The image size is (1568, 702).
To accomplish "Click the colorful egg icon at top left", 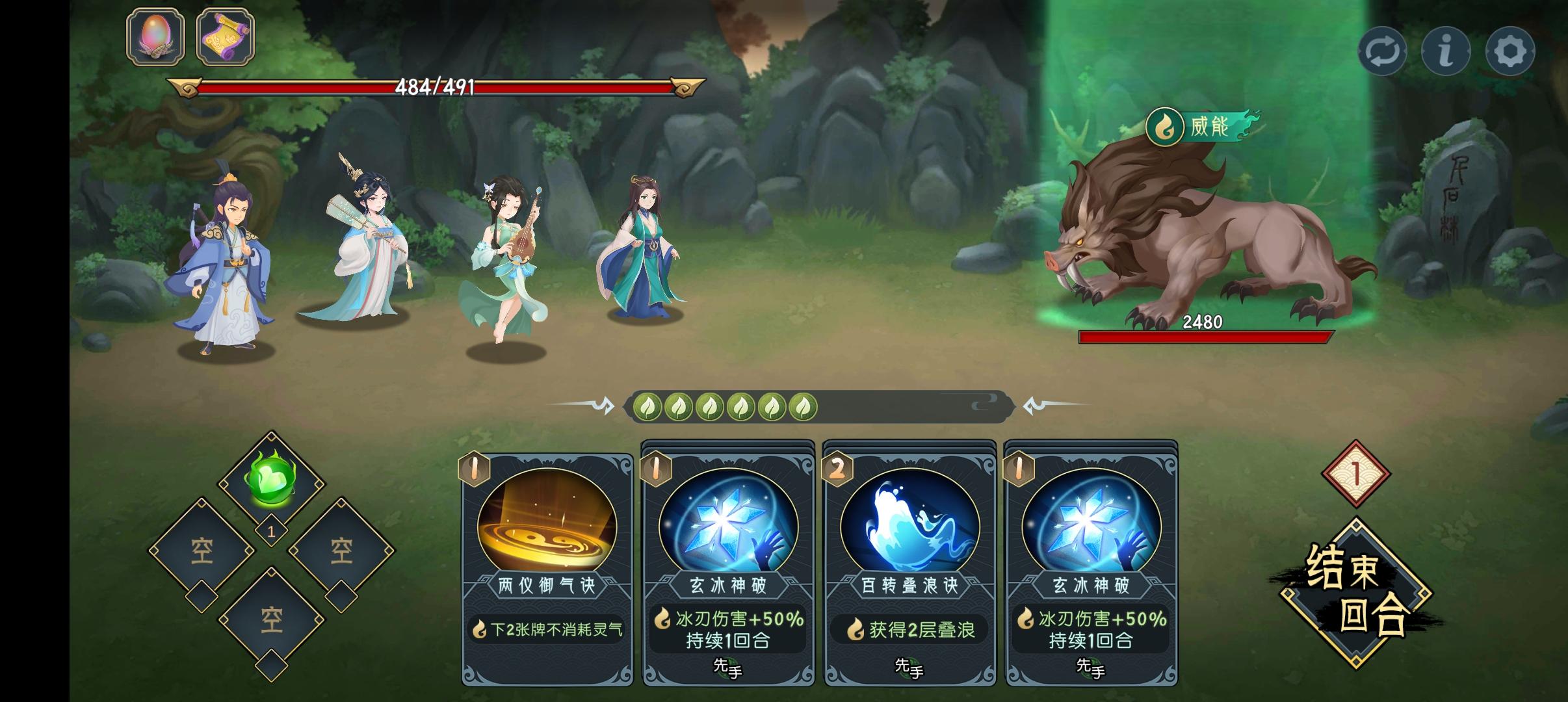I will pyautogui.click(x=156, y=37).
